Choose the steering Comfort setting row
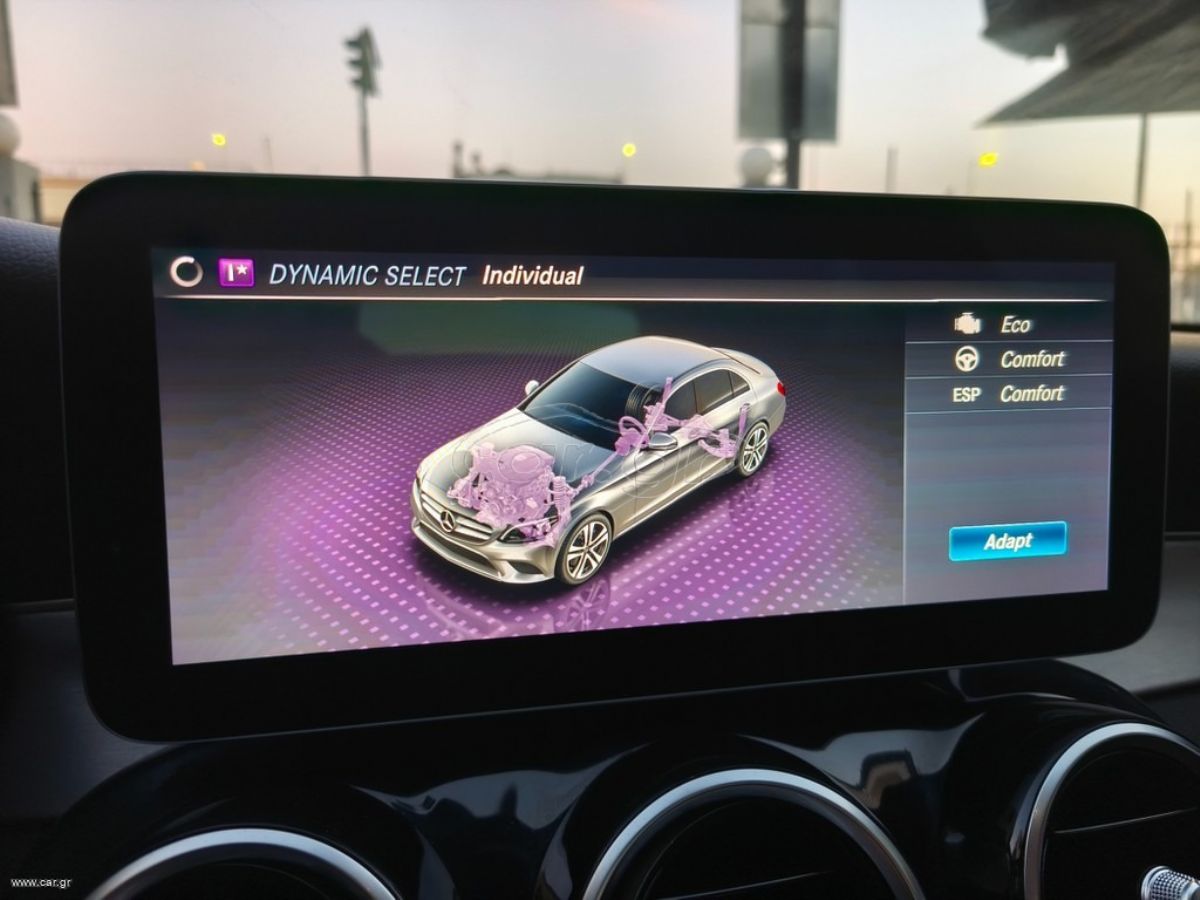1200x900 pixels. pyautogui.click(x=1008, y=359)
